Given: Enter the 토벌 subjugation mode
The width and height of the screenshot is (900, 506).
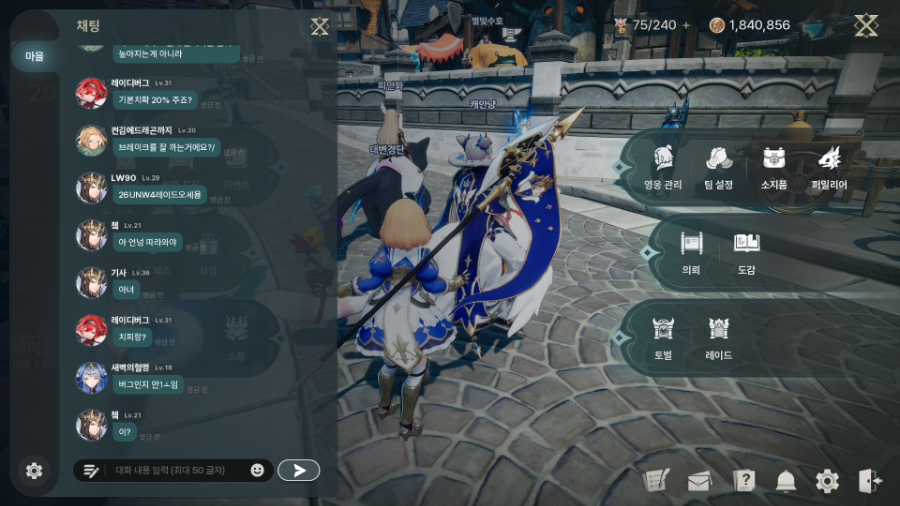Looking at the screenshot, I should pyautogui.click(x=663, y=338).
